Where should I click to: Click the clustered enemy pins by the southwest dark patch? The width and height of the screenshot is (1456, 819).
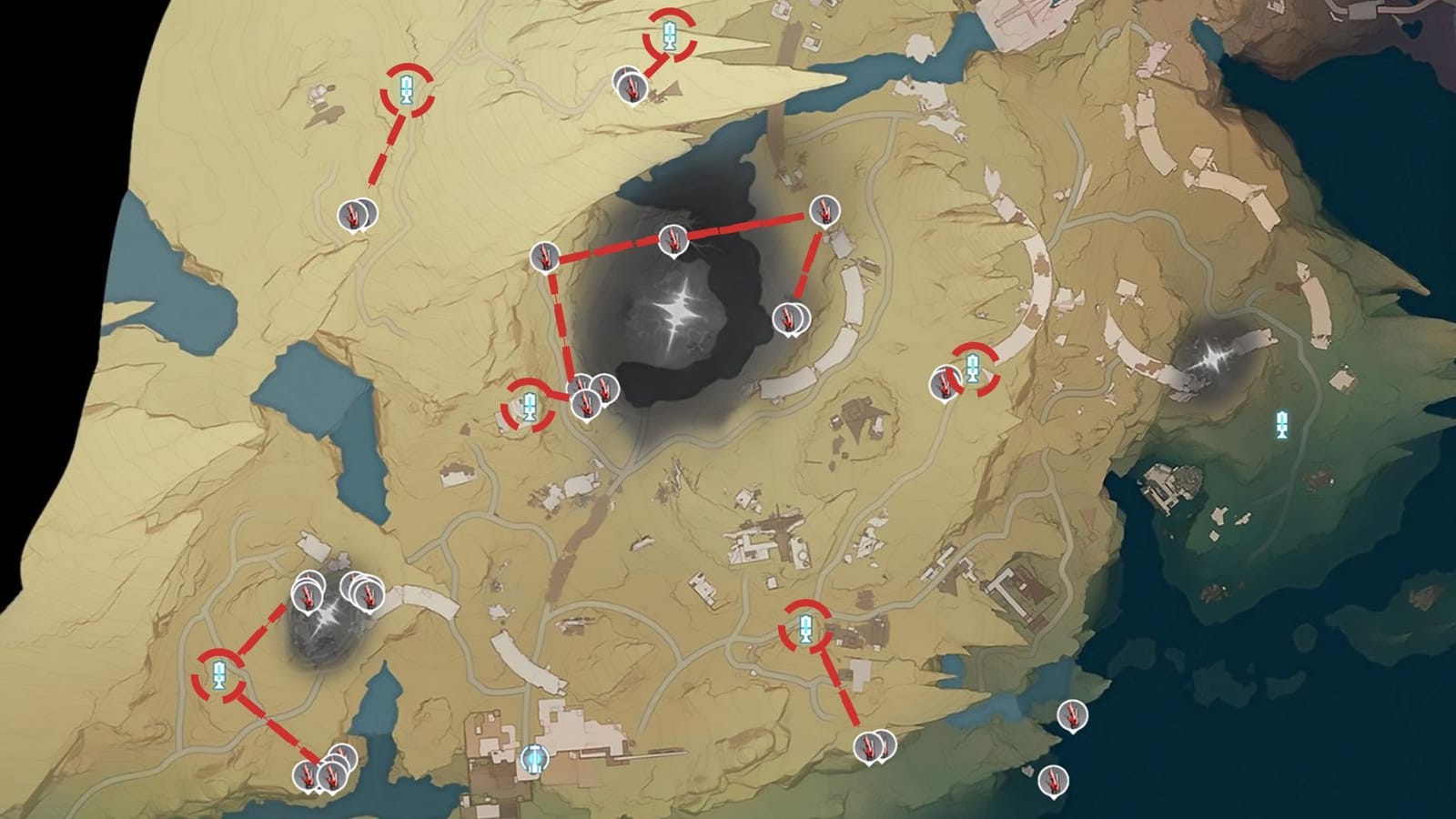309,595
